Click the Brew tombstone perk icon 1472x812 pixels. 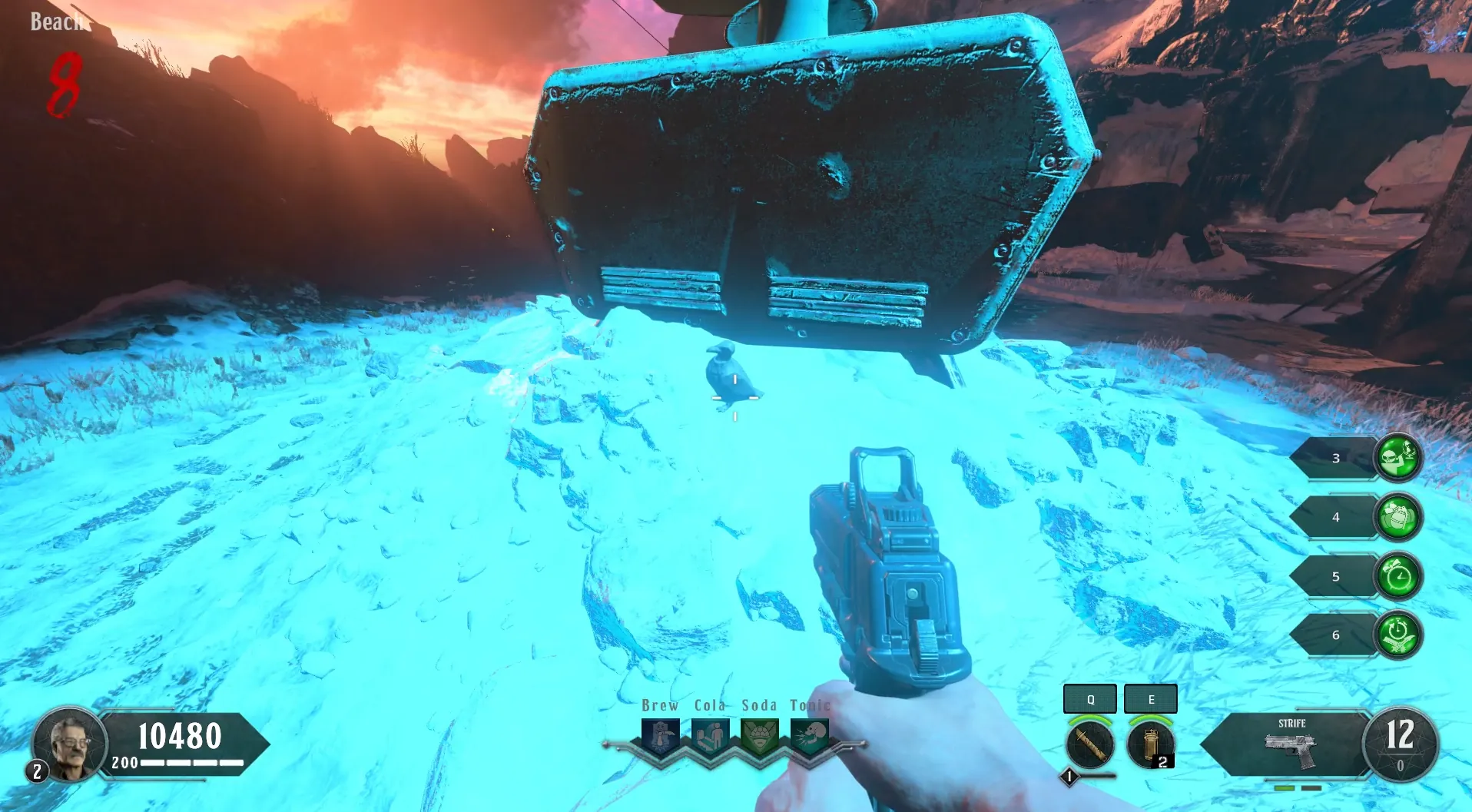tap(661, 736)
